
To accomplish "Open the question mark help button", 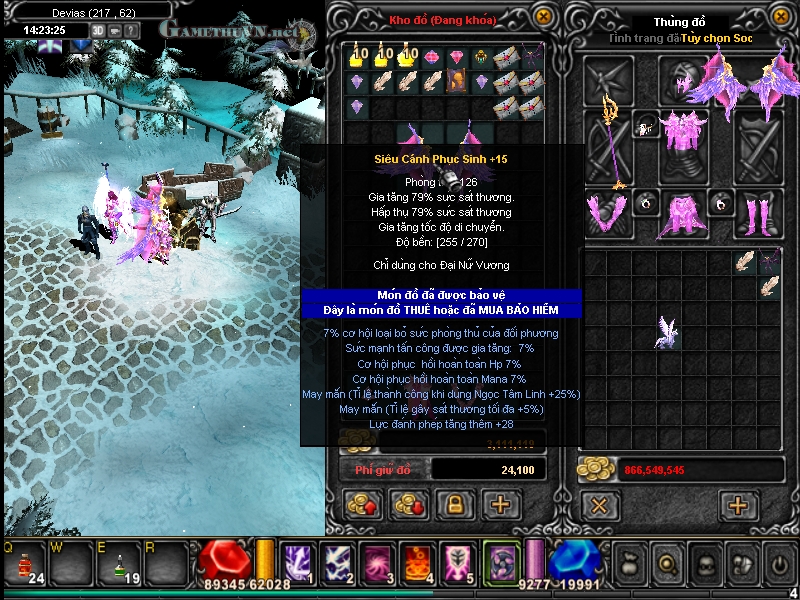I will 132,30.
